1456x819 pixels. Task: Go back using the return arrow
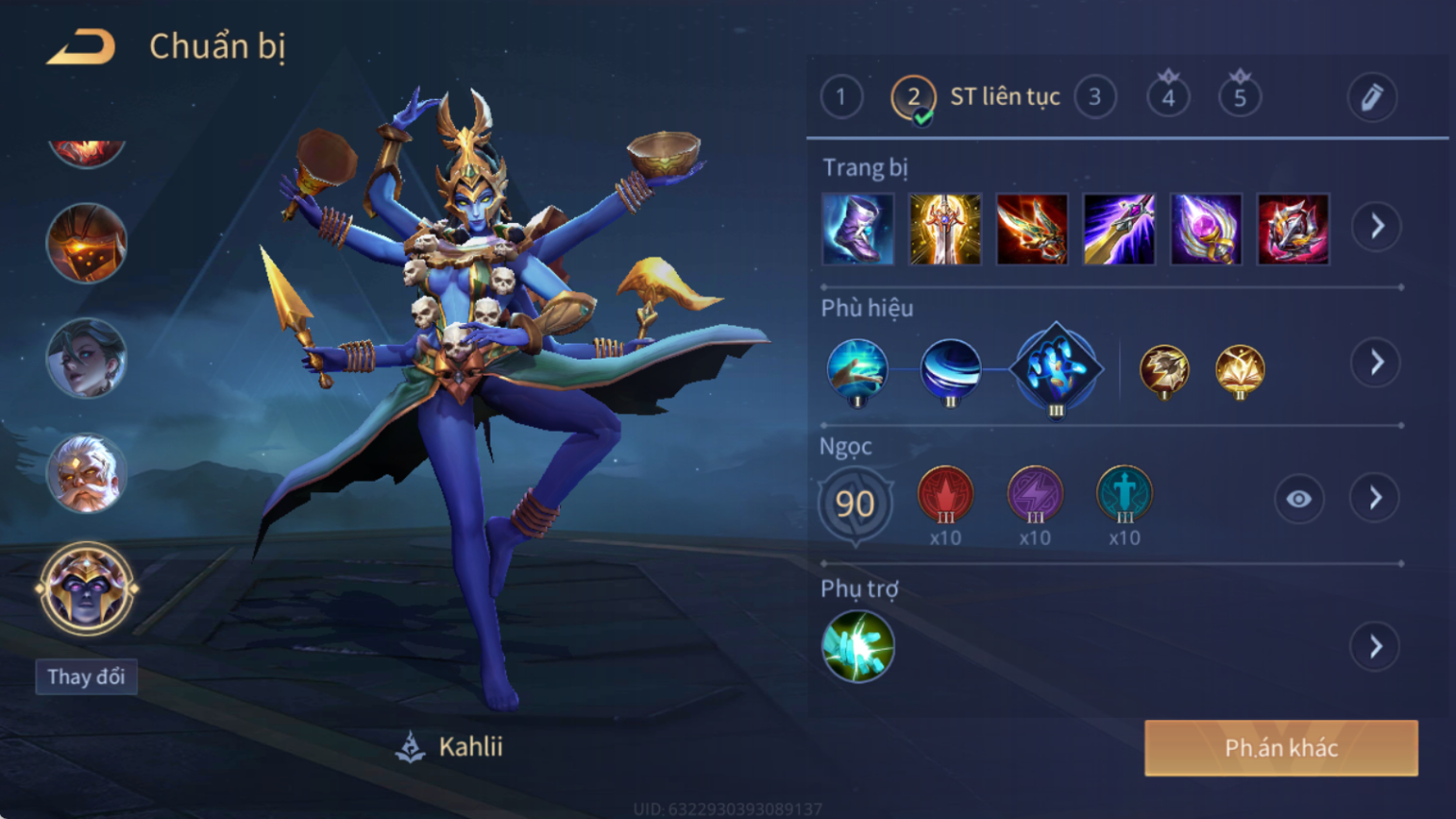[81, 46]
